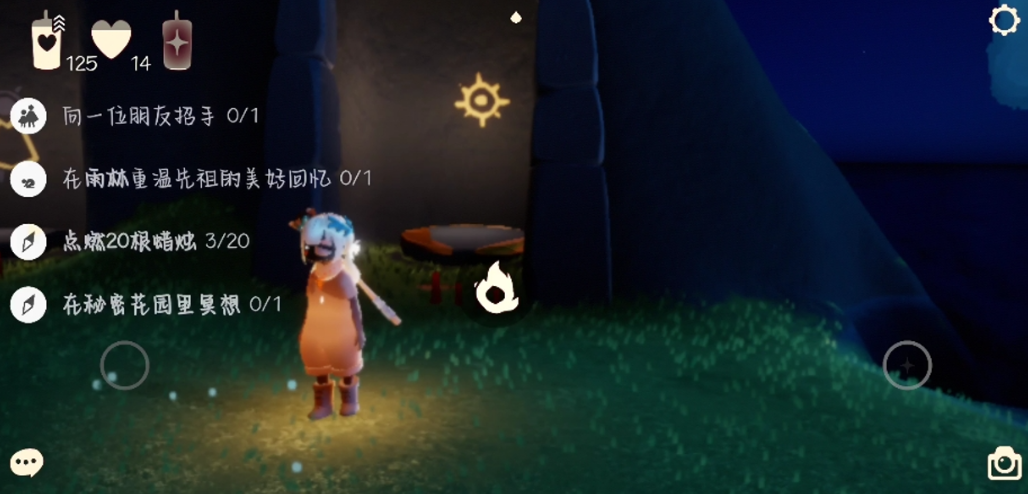Open the settings gear menu
Screen dimensions: 1028x494
coord(1004,21)
